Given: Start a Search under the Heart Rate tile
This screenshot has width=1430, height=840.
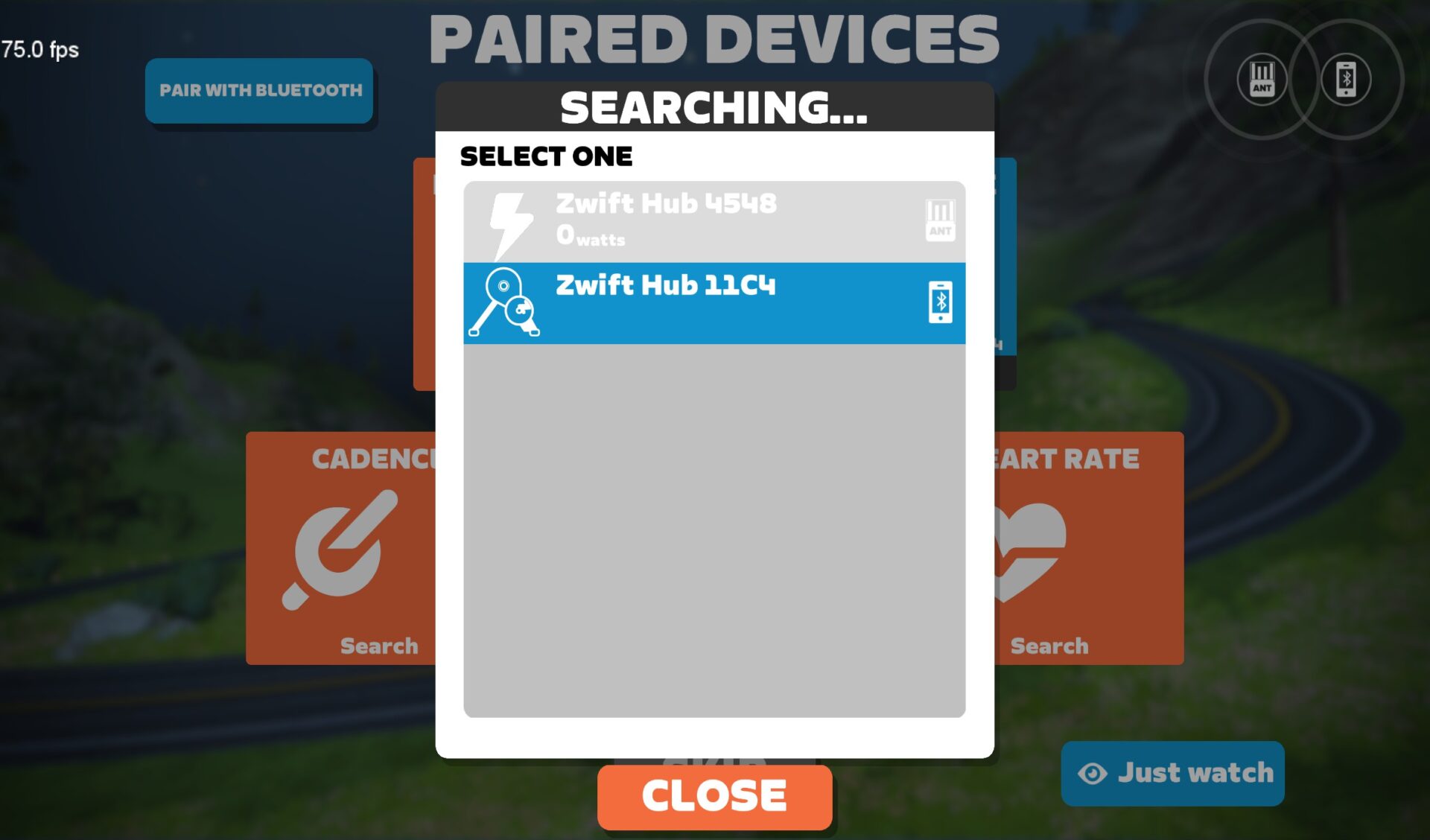Looking at the screenshot, I should point(1048,646).
